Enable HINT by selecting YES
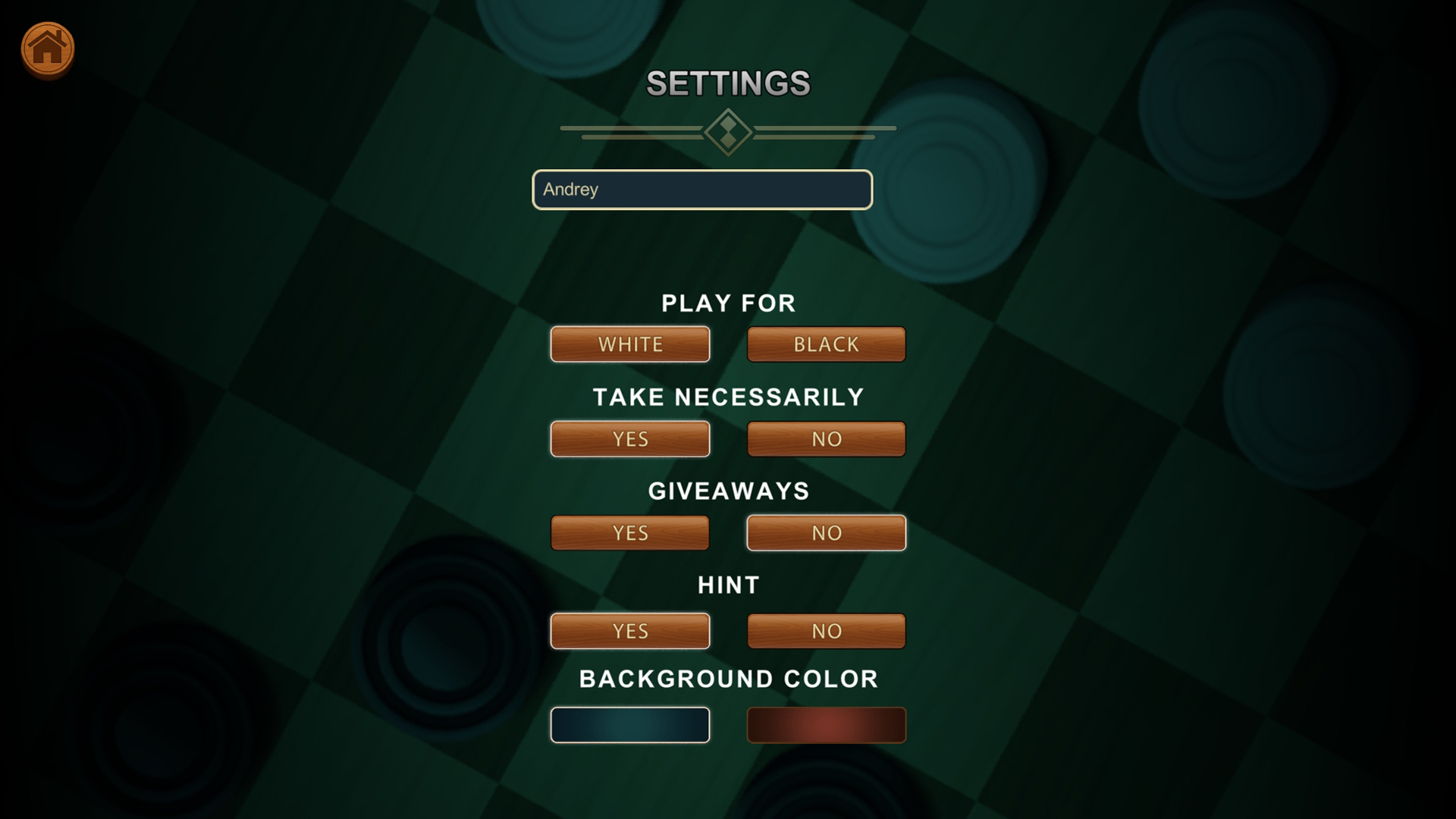Image resolution: width=1456 pixels, height=819 pixels. (x=629, y=630)
